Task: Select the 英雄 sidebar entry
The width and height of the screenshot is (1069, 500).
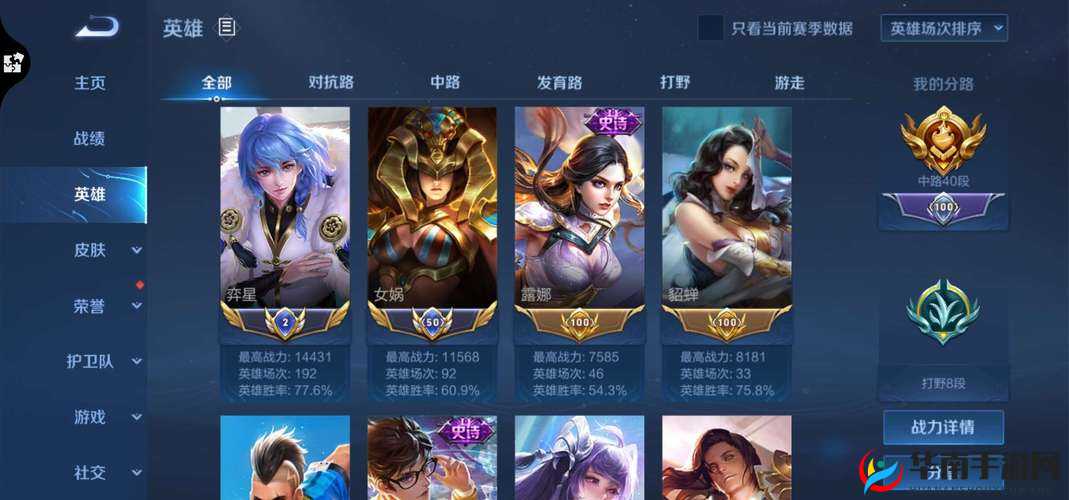Action: pyautogui.click(x=90, y=195)
